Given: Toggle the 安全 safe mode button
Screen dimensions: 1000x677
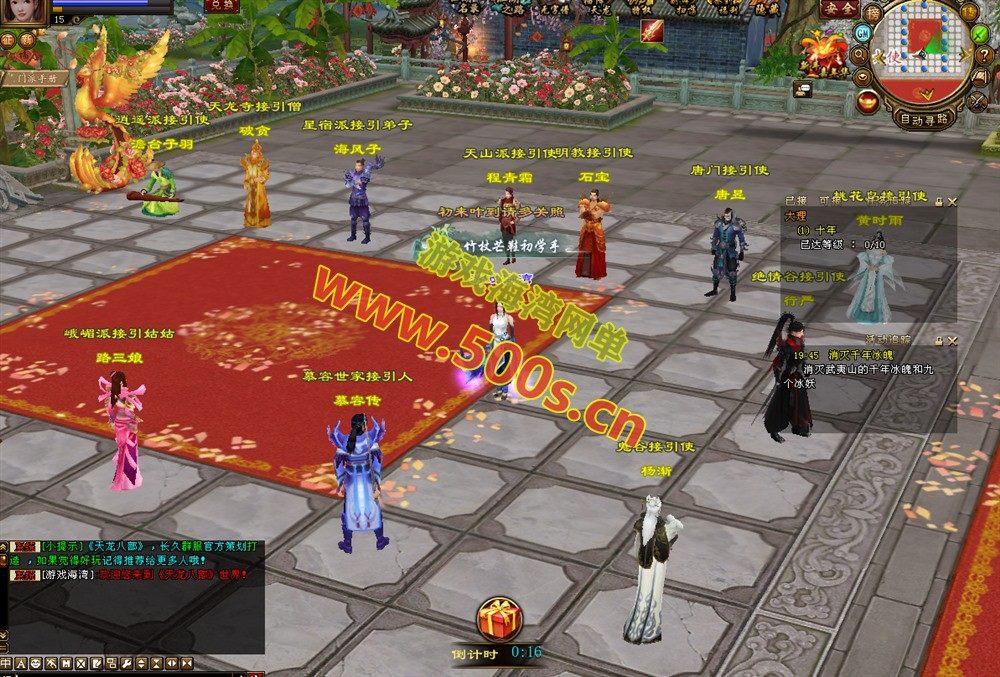Looking at the screenshot, I should tap(838, 8).
